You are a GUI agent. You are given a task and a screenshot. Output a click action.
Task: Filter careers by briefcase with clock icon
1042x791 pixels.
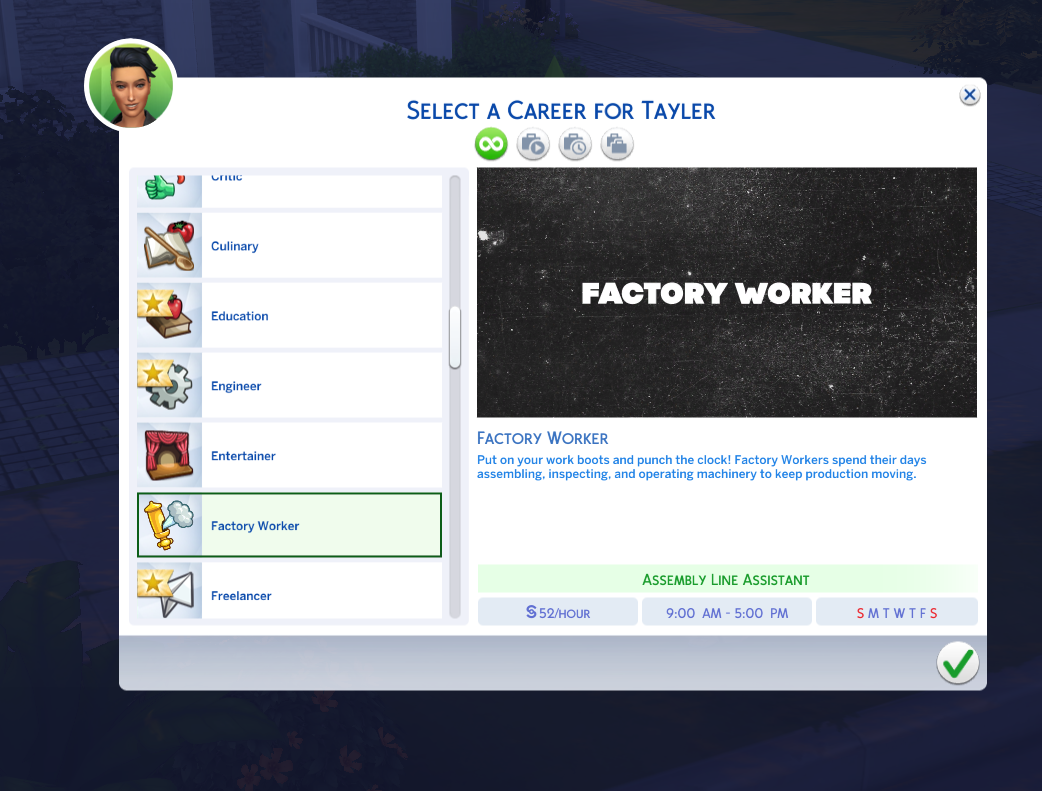(575, 145)
